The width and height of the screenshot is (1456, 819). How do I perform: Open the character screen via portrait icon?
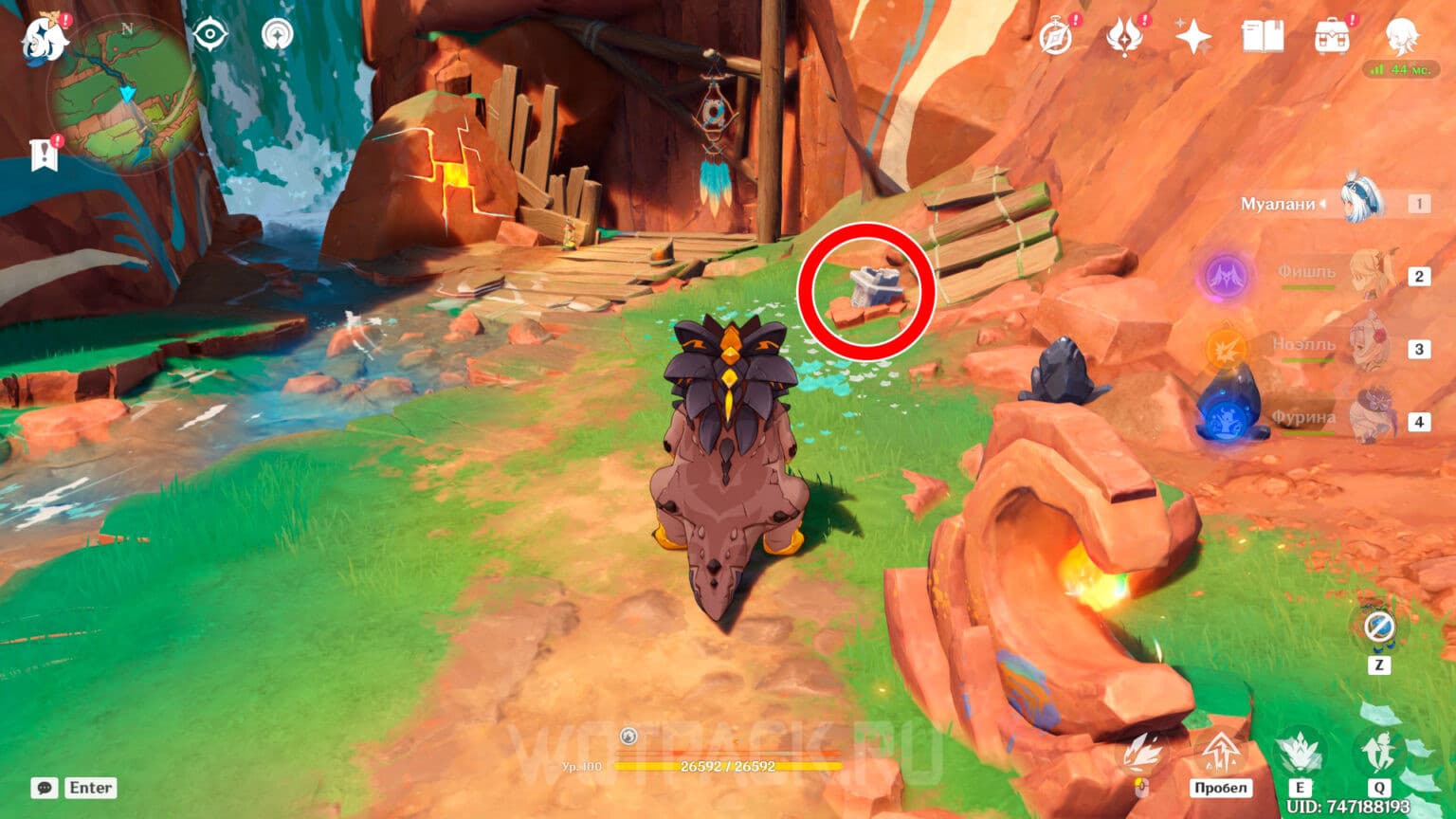coord(1403,35)
